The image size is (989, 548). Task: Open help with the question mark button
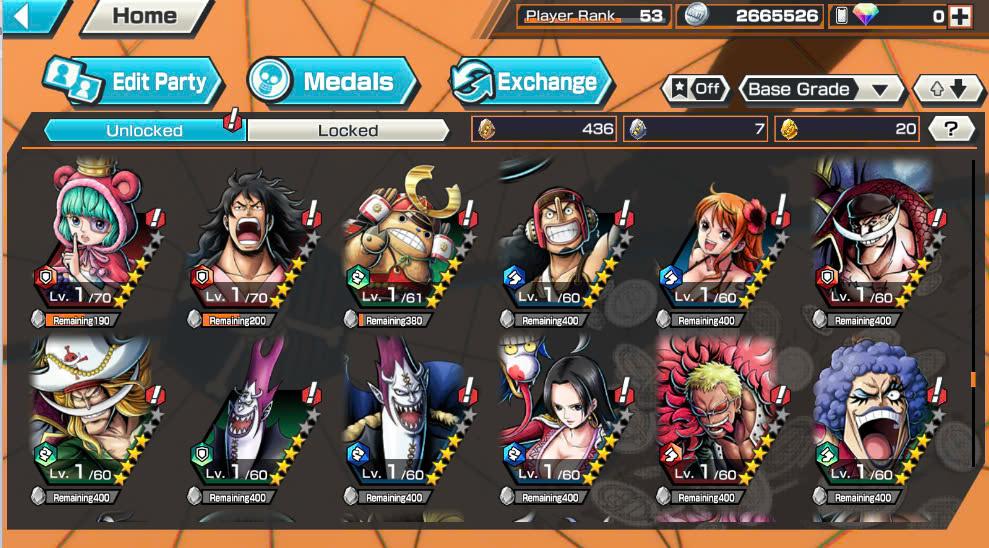951,128
